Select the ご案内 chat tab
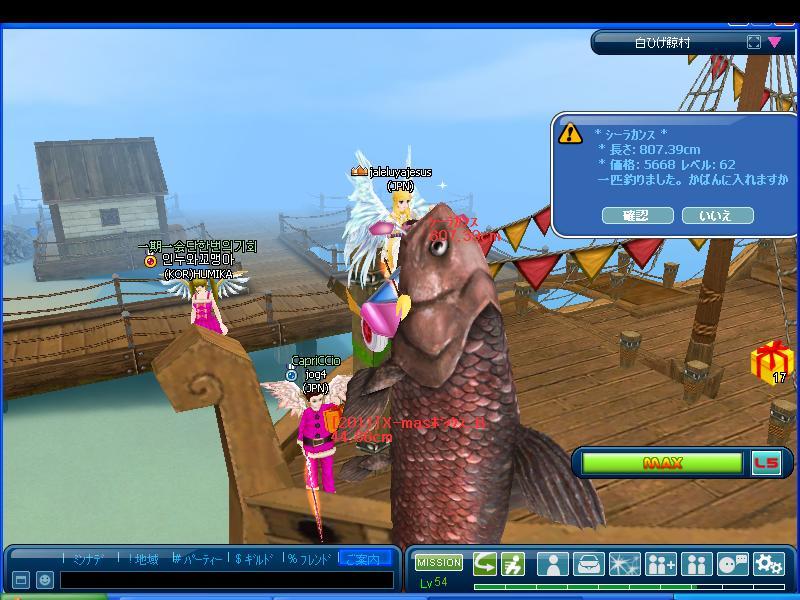The image size is (800, 600). [x=363, y=559]
